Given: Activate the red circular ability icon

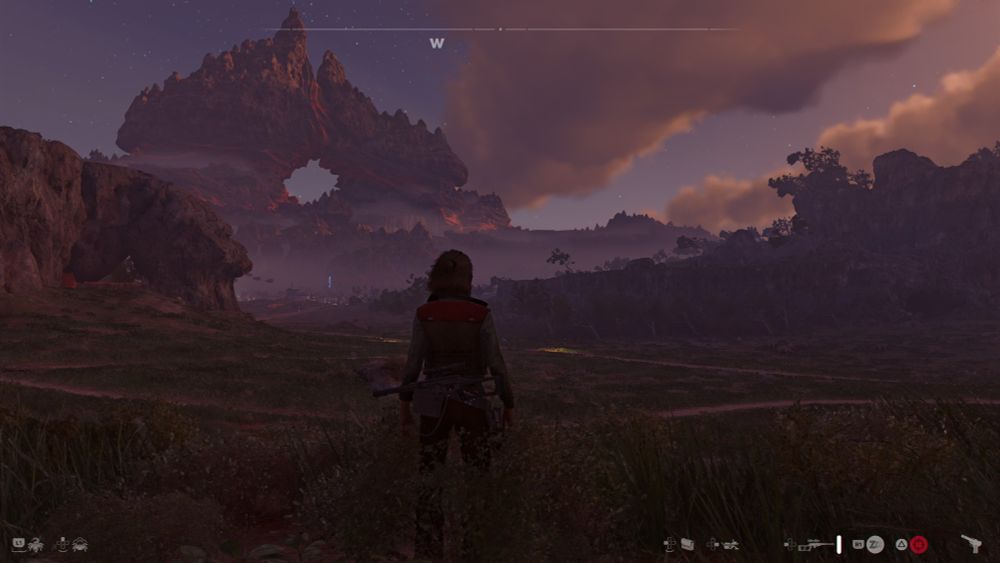Looking at the screenshot, I should pyautogui.click(x=919, y=544).
